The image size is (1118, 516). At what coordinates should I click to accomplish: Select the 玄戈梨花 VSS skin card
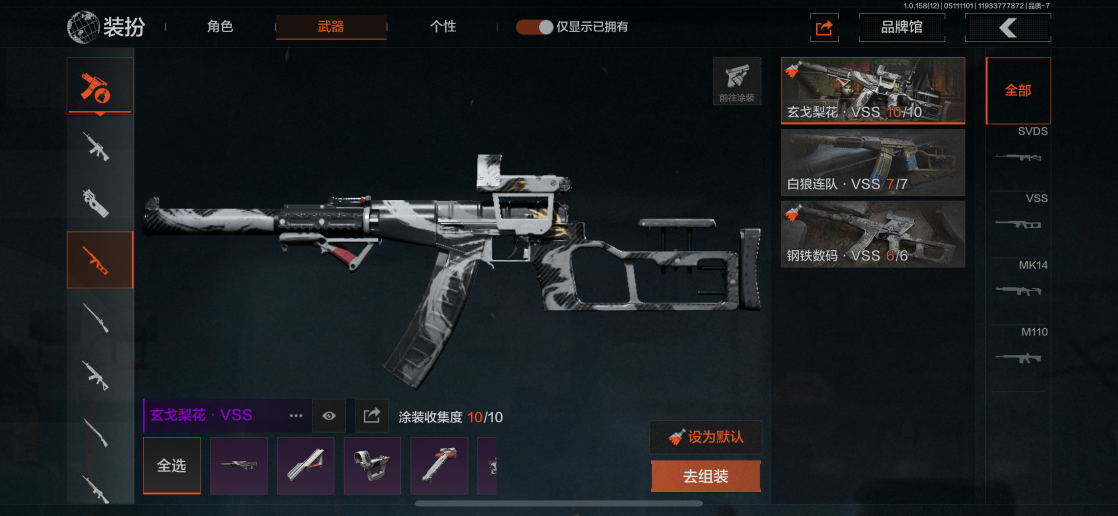(872, 90)
